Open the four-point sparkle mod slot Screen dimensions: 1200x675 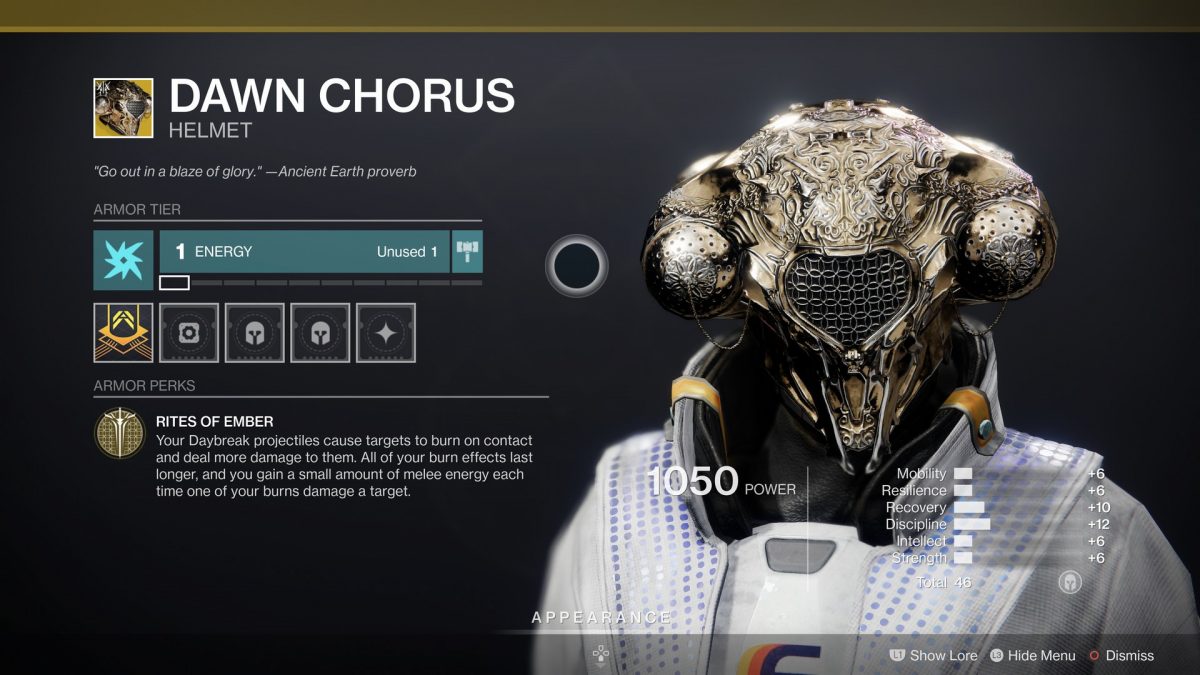pos(386,333)
